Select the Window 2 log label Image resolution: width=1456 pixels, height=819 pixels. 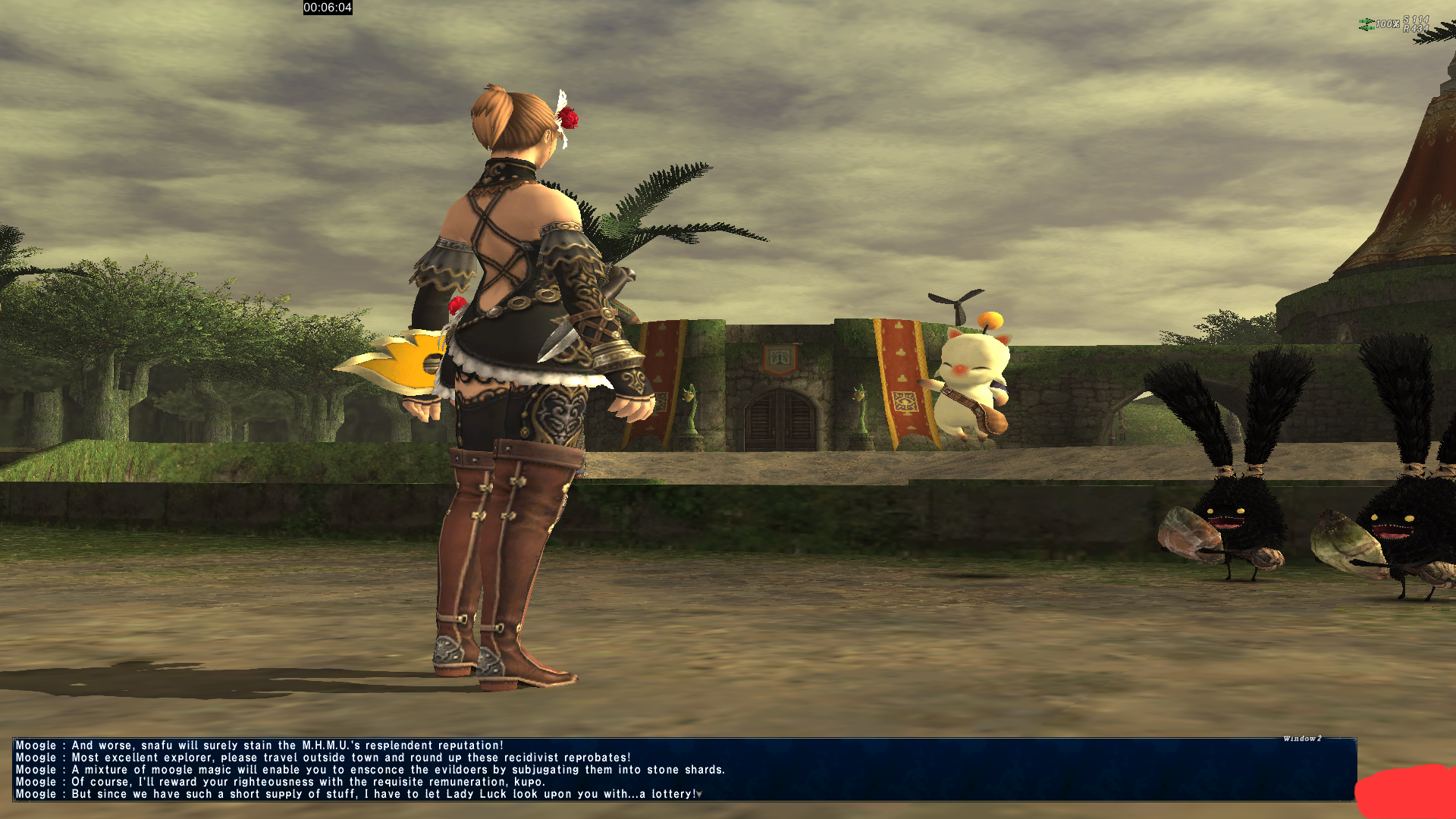pos(1302,739)
